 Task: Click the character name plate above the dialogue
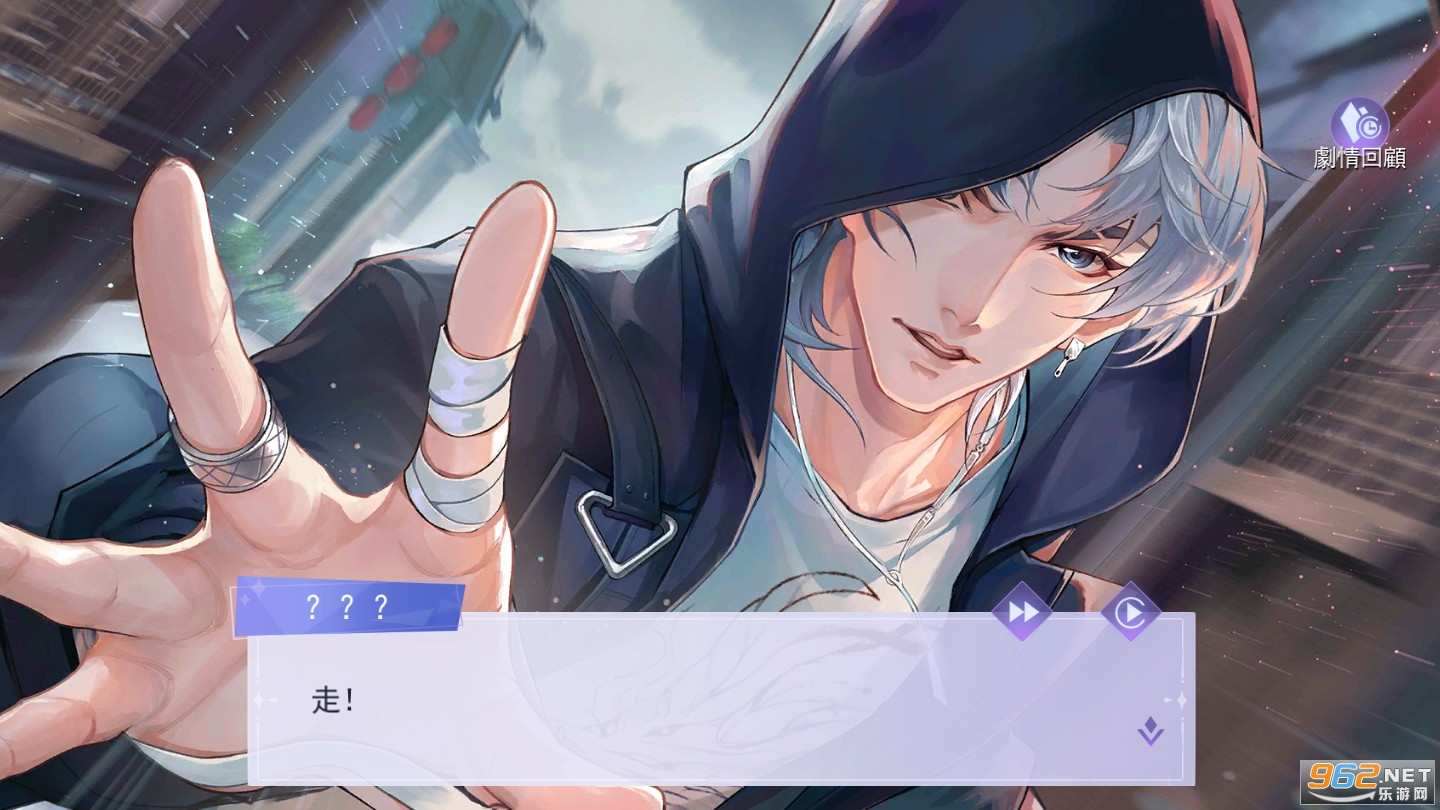click(x=348, y=605)
